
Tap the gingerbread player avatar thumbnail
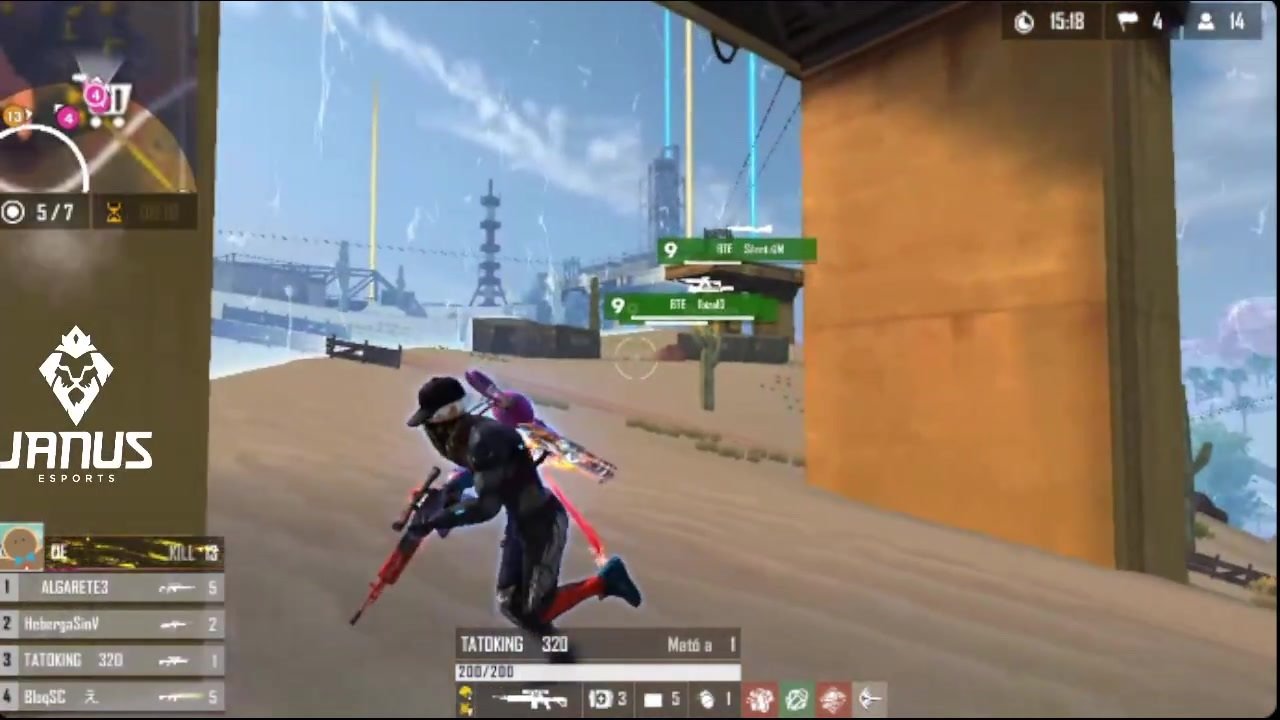(x=22, y=547)
